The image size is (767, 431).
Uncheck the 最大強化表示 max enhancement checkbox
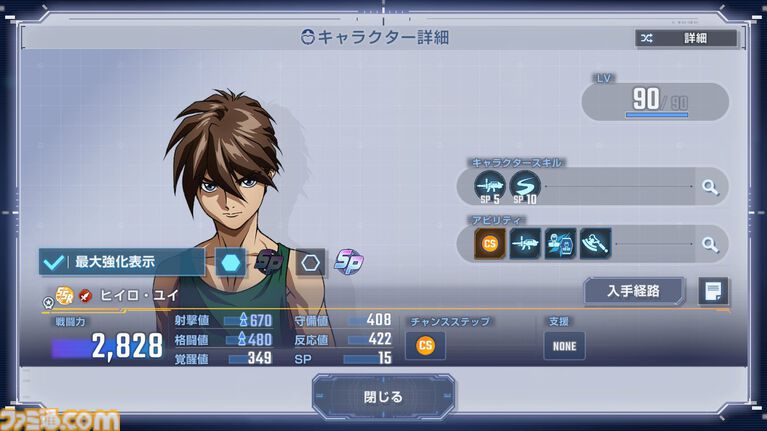click(53, 262)
